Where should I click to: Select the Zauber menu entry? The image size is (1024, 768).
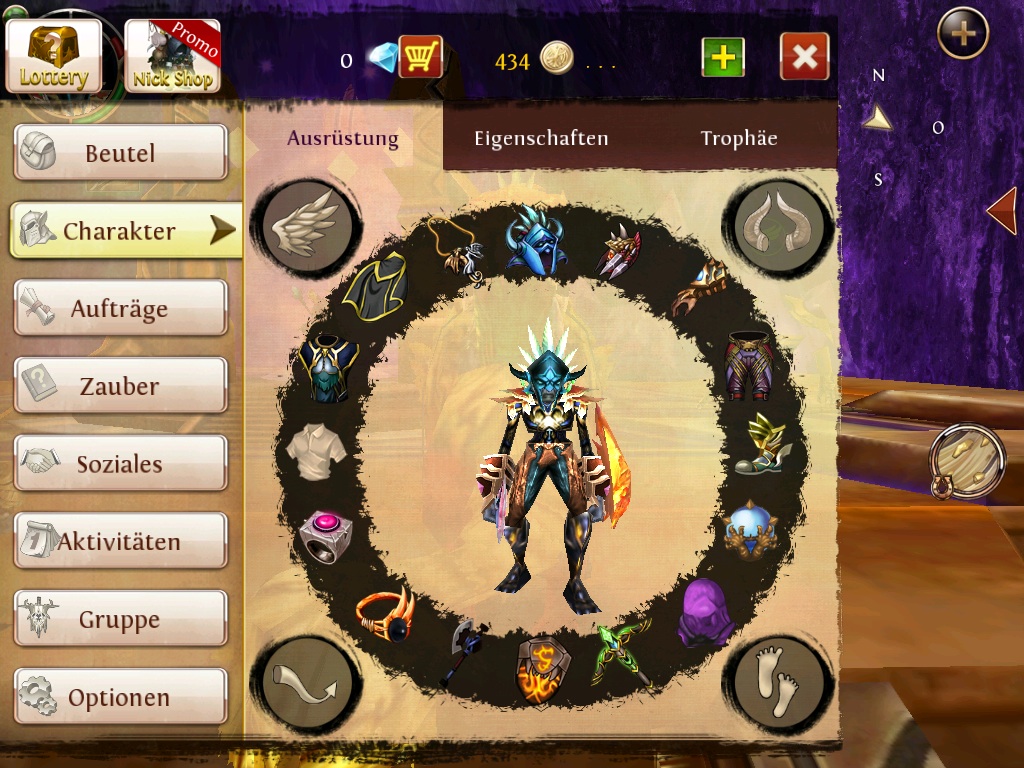120,386
